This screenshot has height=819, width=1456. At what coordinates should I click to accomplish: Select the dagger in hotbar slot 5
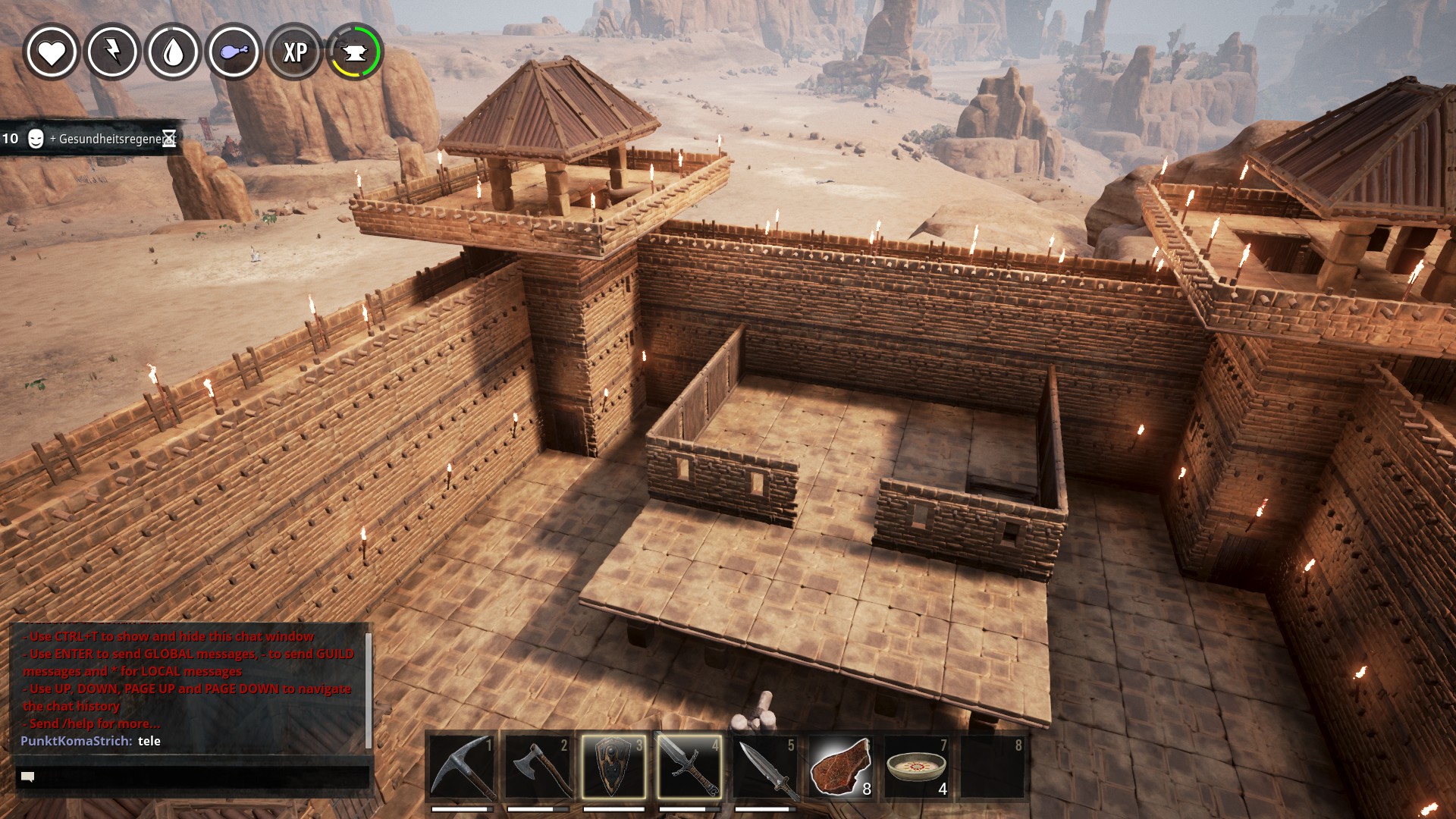pos(764,767)
